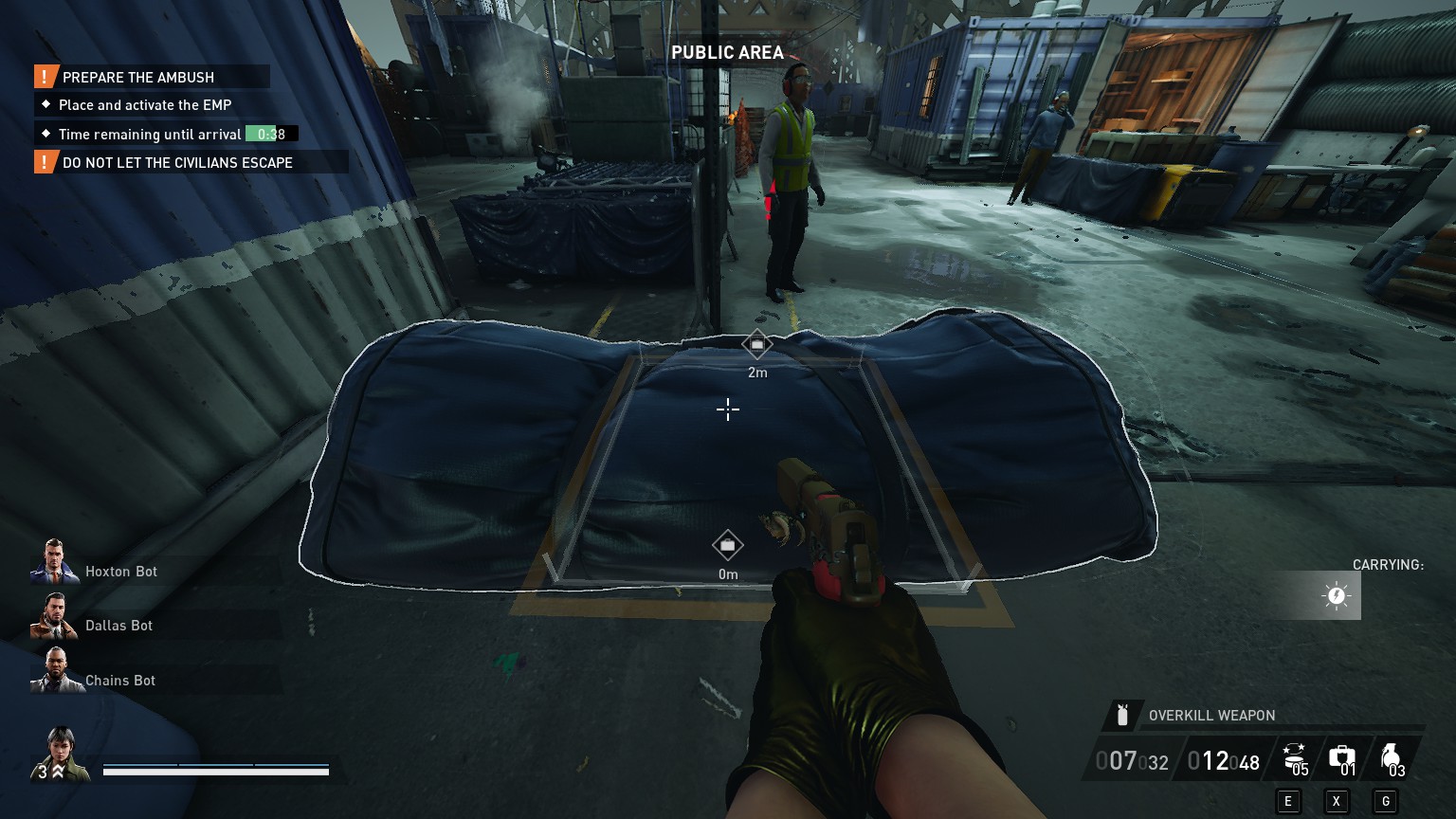Click the Overkill Weapon bomb icon
The width and height of the screenshot is (1456, 819).
1124,715
